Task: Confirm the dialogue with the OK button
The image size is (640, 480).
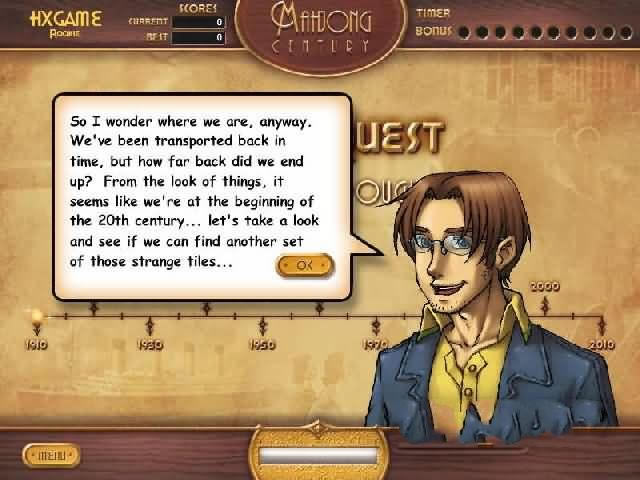Action: point(305,265)
